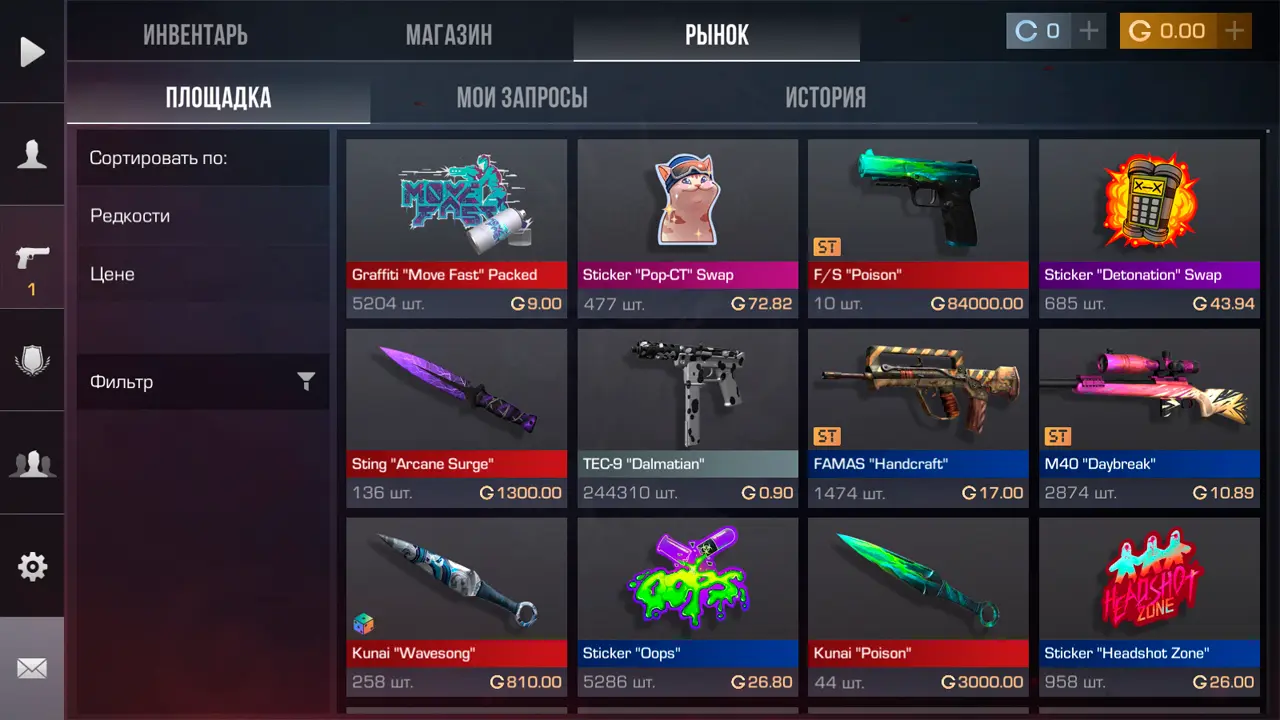Open the settings gear in the sidebar

pos(32,567)
